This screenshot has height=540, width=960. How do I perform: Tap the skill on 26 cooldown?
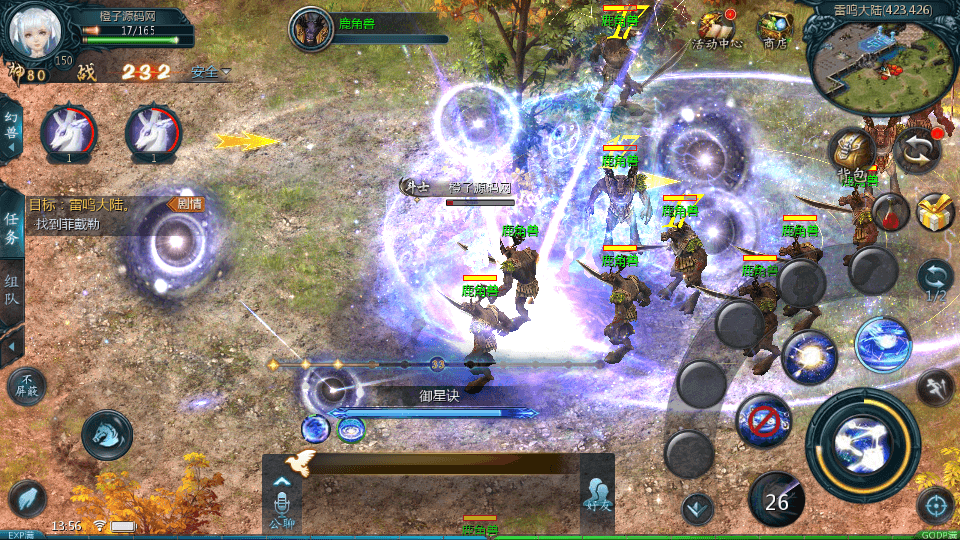point(777,497)
